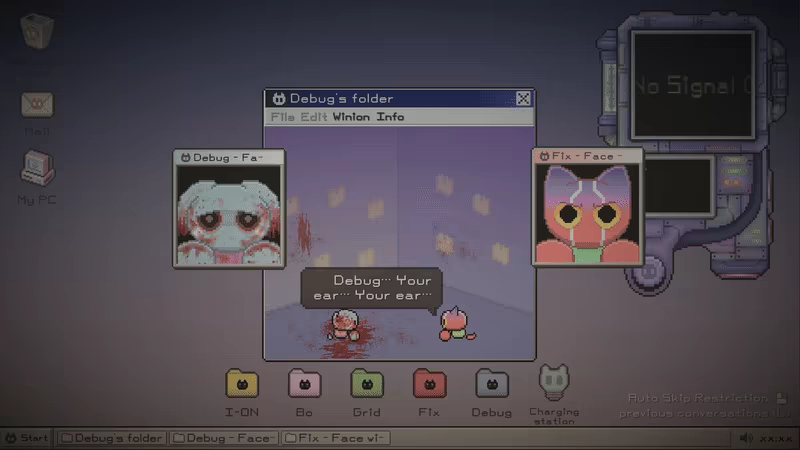Image resolution: width=800 pixels, height=450 pixels.
Task: Open the recycle bin icon
Action: [38, 30]
